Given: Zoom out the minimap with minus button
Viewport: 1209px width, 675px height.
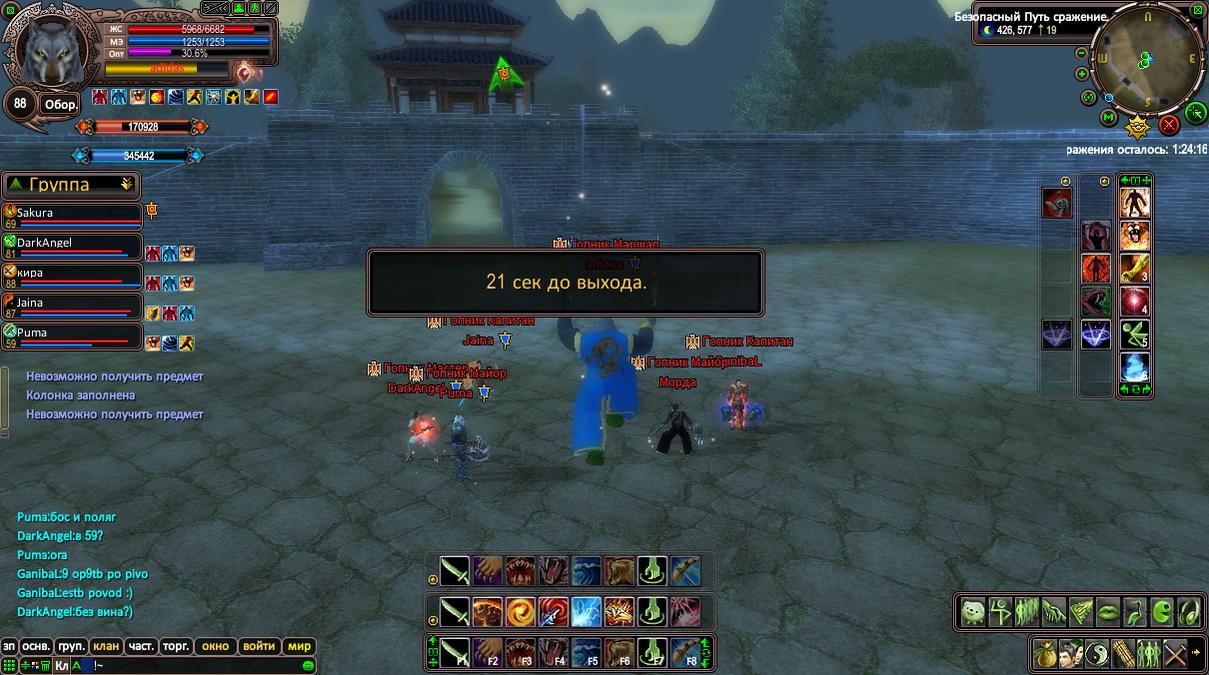Looking at the screenshot, I should (x=1082, y=52).
